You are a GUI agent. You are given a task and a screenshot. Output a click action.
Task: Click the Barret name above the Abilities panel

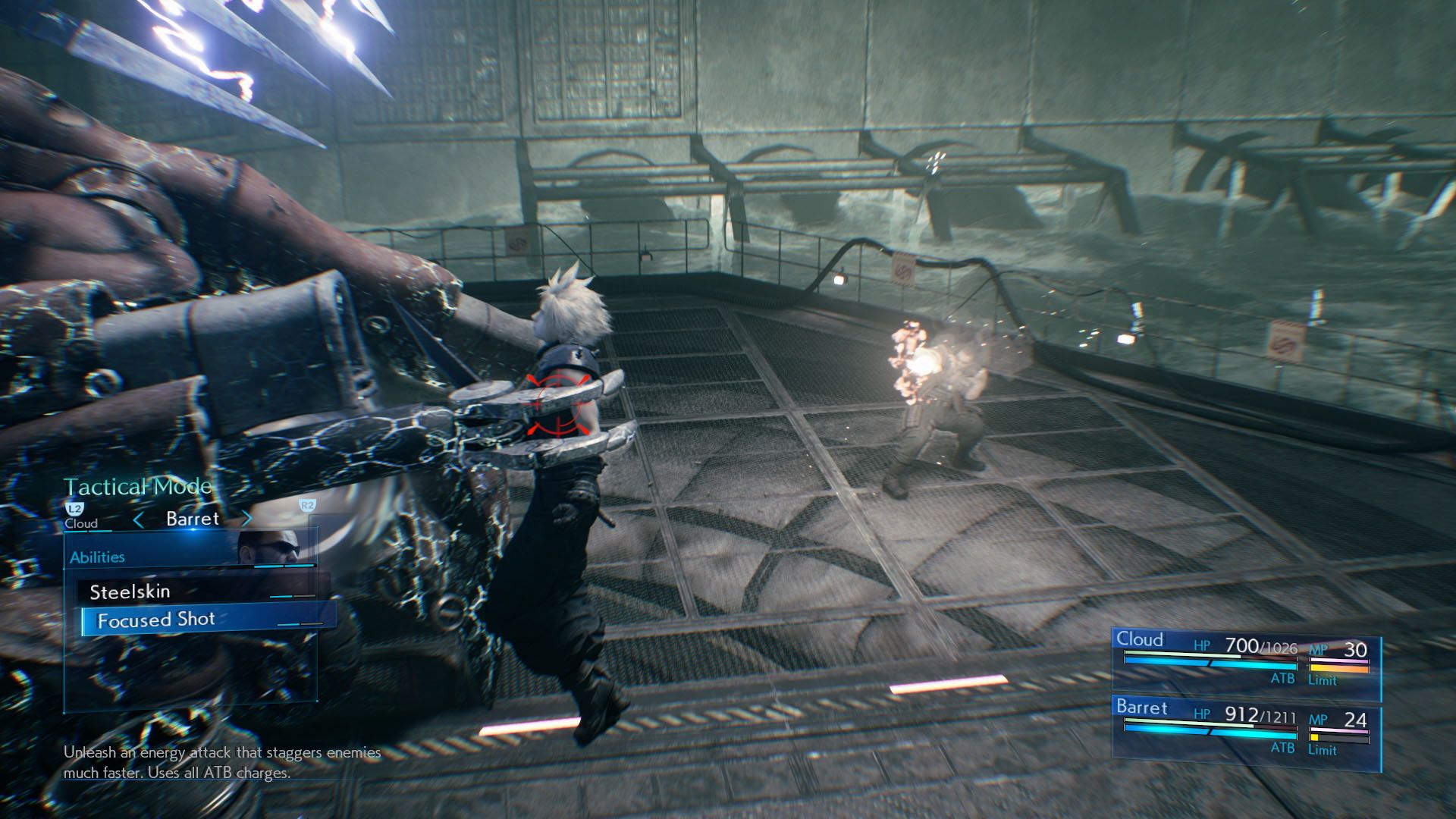[x=192, y=519]
